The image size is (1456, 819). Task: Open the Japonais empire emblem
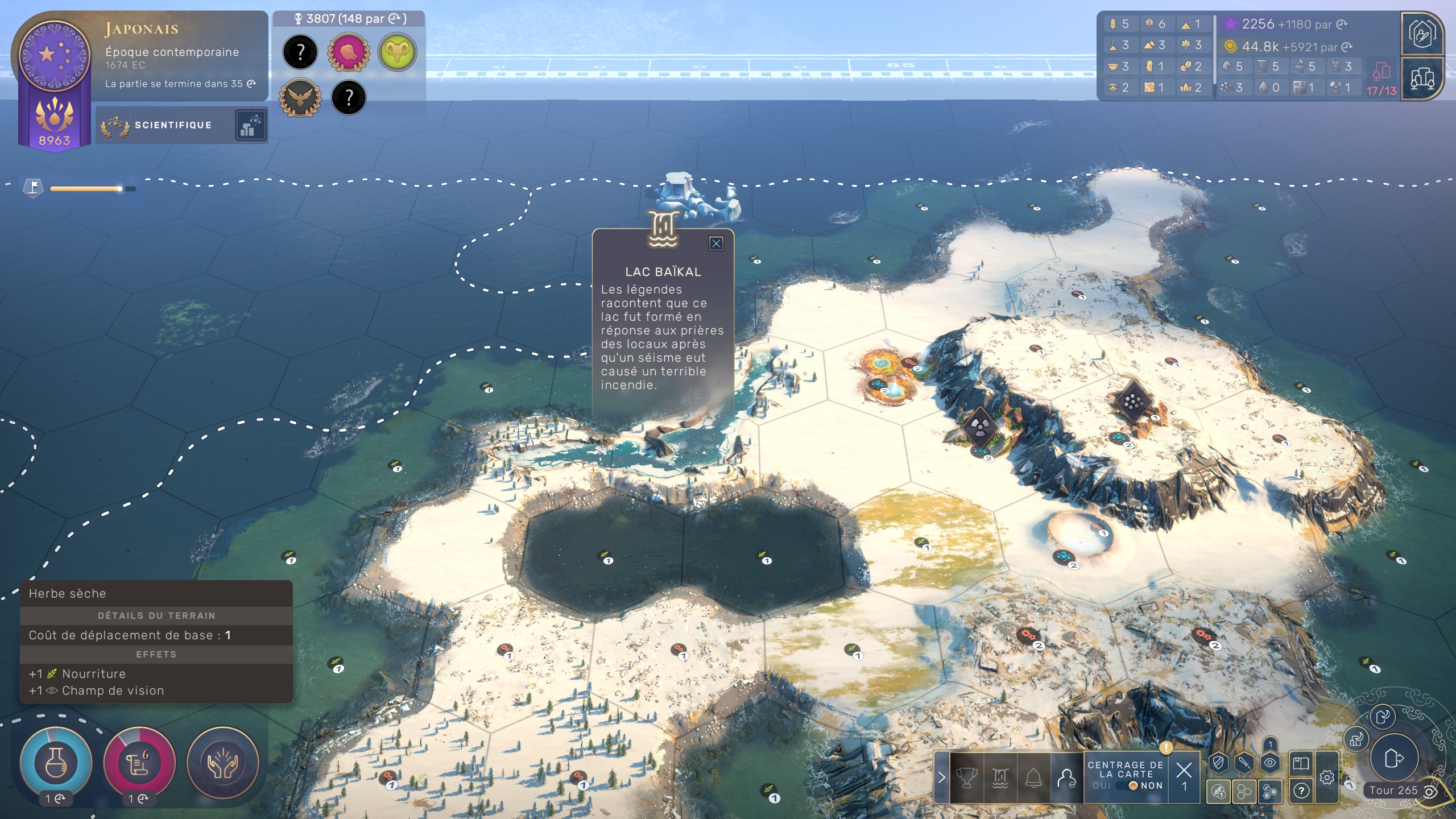[x=55, y=55]
